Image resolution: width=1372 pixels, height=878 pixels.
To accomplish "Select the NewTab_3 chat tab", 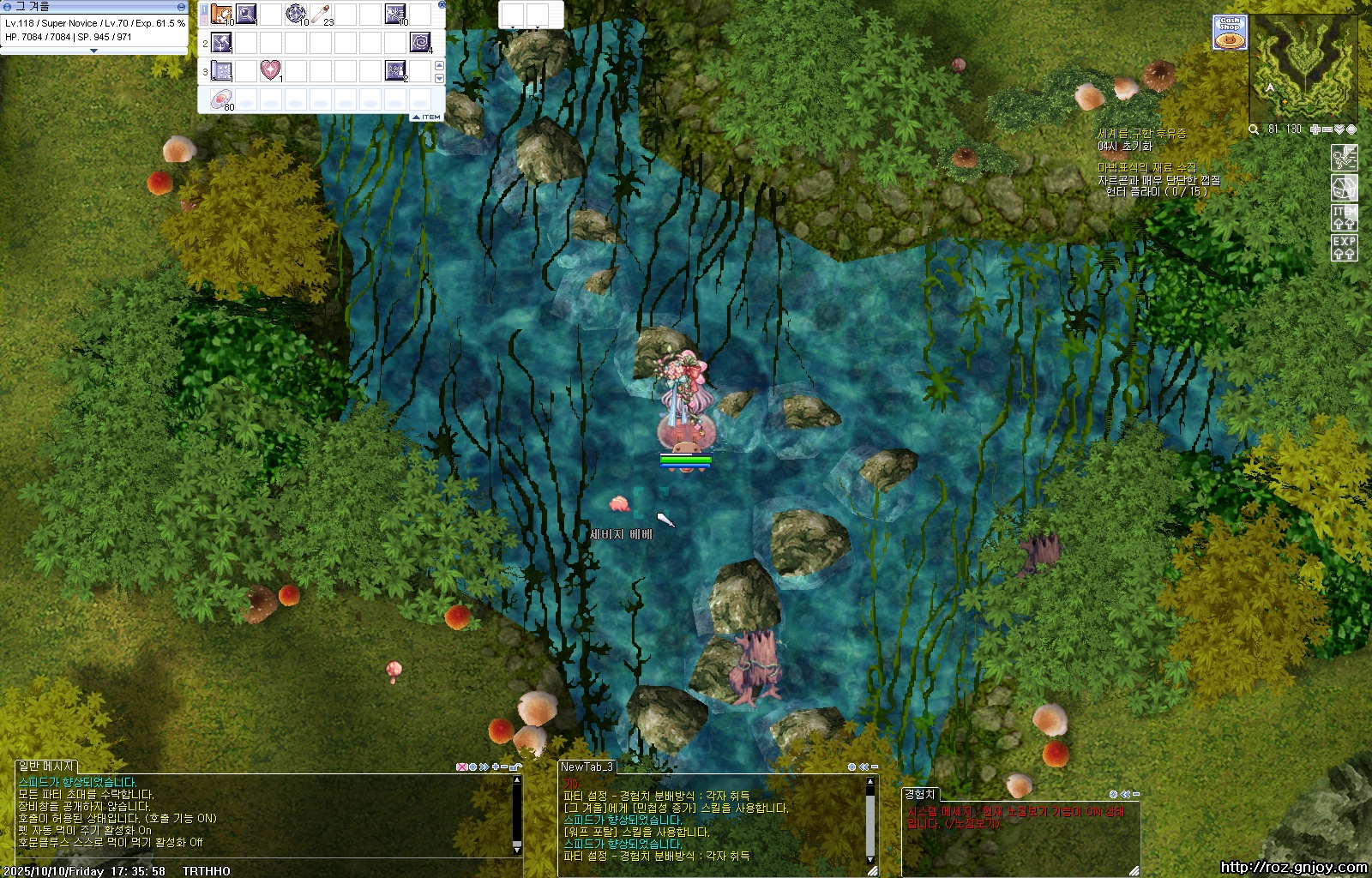I will point(587,767).
